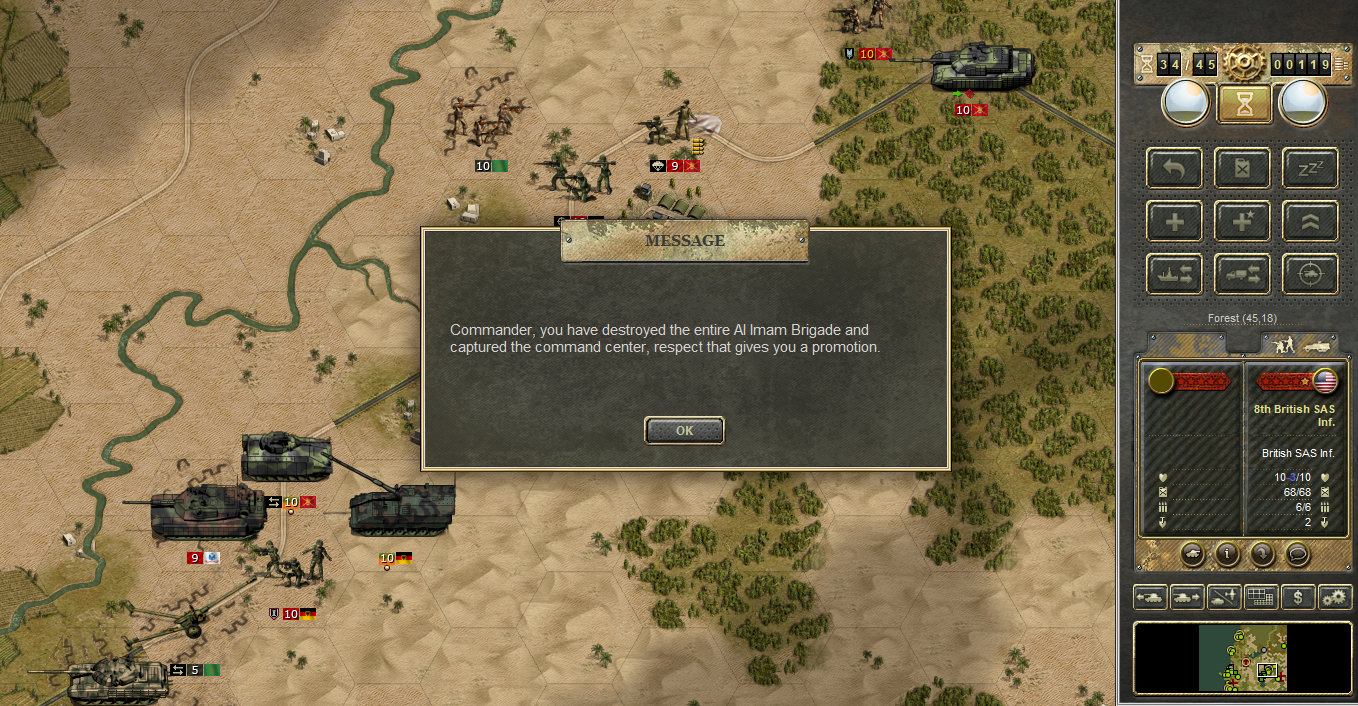End turn with the hourglass button
This screenshot has height=706, width=1358.
(1245, 103)
